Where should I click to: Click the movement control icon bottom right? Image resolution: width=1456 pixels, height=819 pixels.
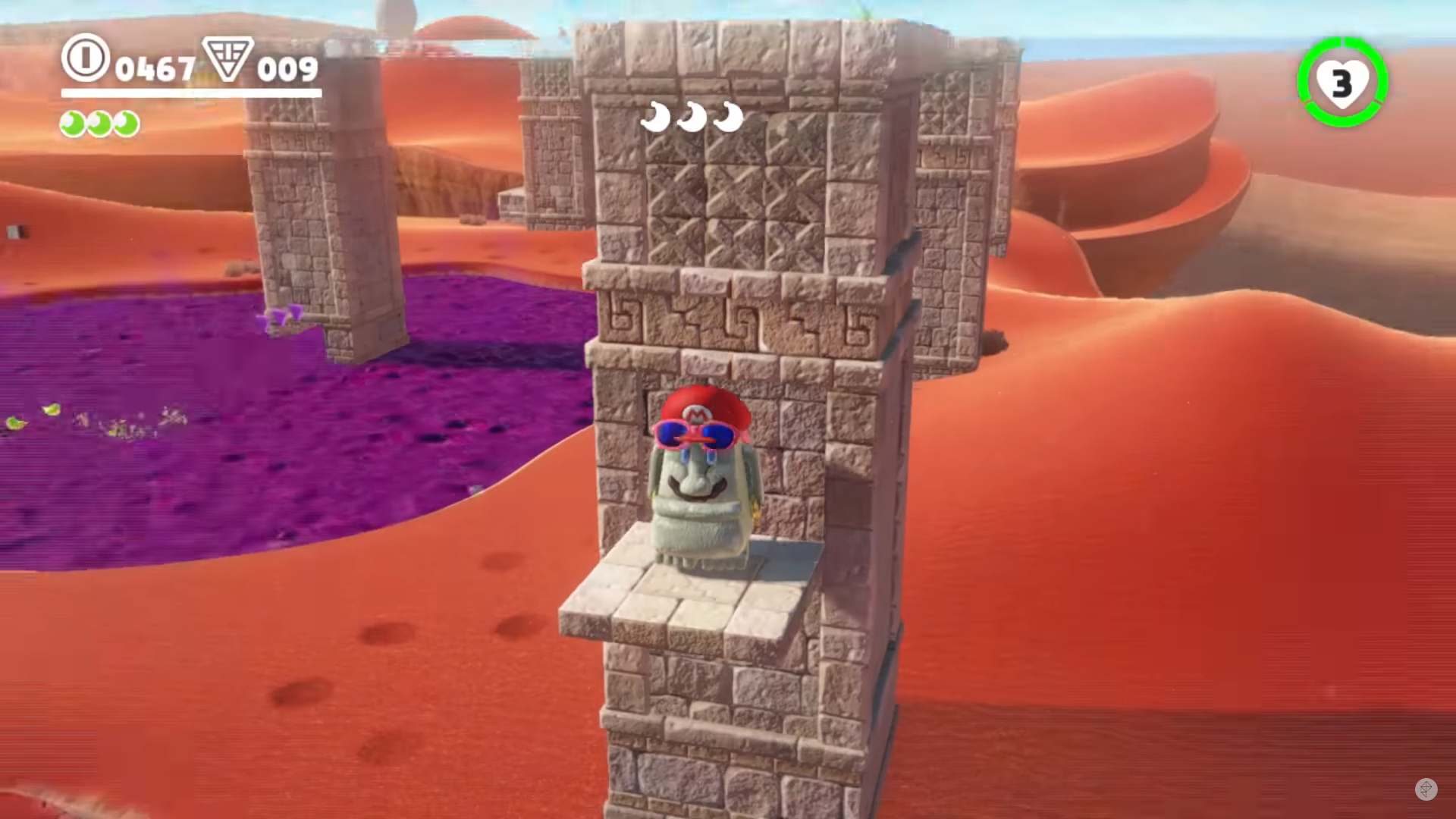1425,788
